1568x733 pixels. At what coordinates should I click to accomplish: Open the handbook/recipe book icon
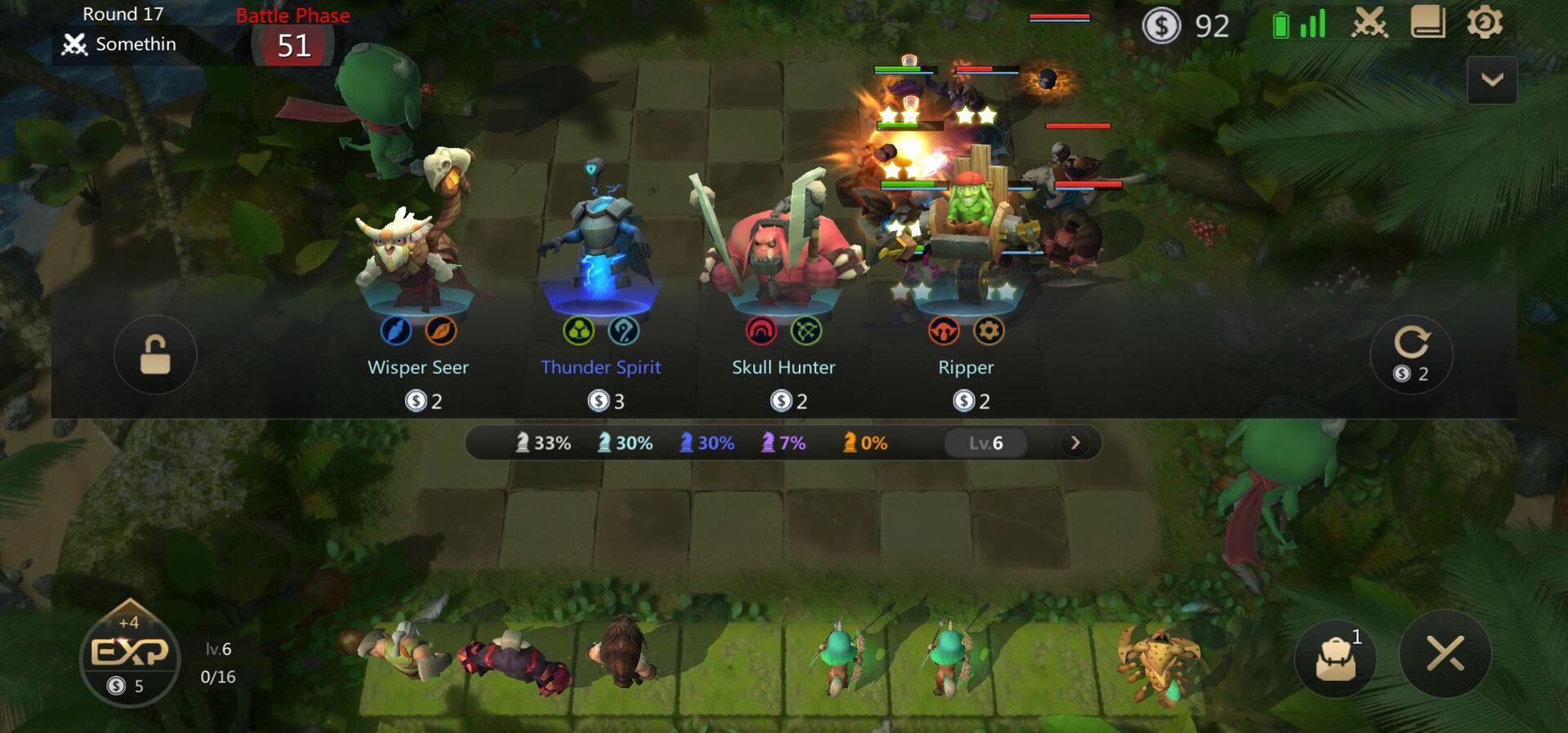coord(1427,24)
